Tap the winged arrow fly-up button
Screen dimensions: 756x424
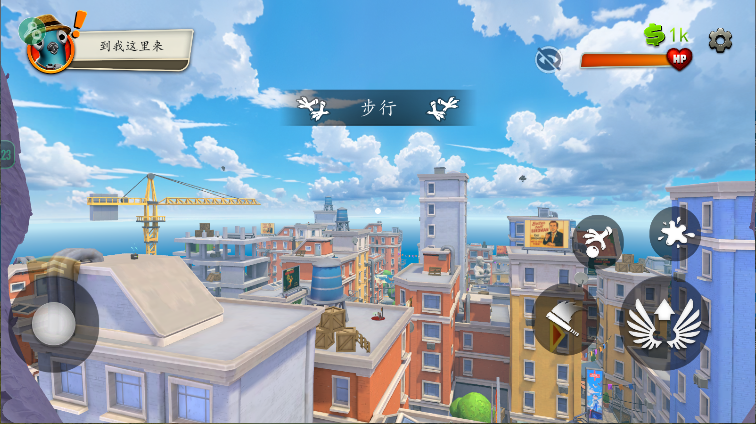click(664, 322)
